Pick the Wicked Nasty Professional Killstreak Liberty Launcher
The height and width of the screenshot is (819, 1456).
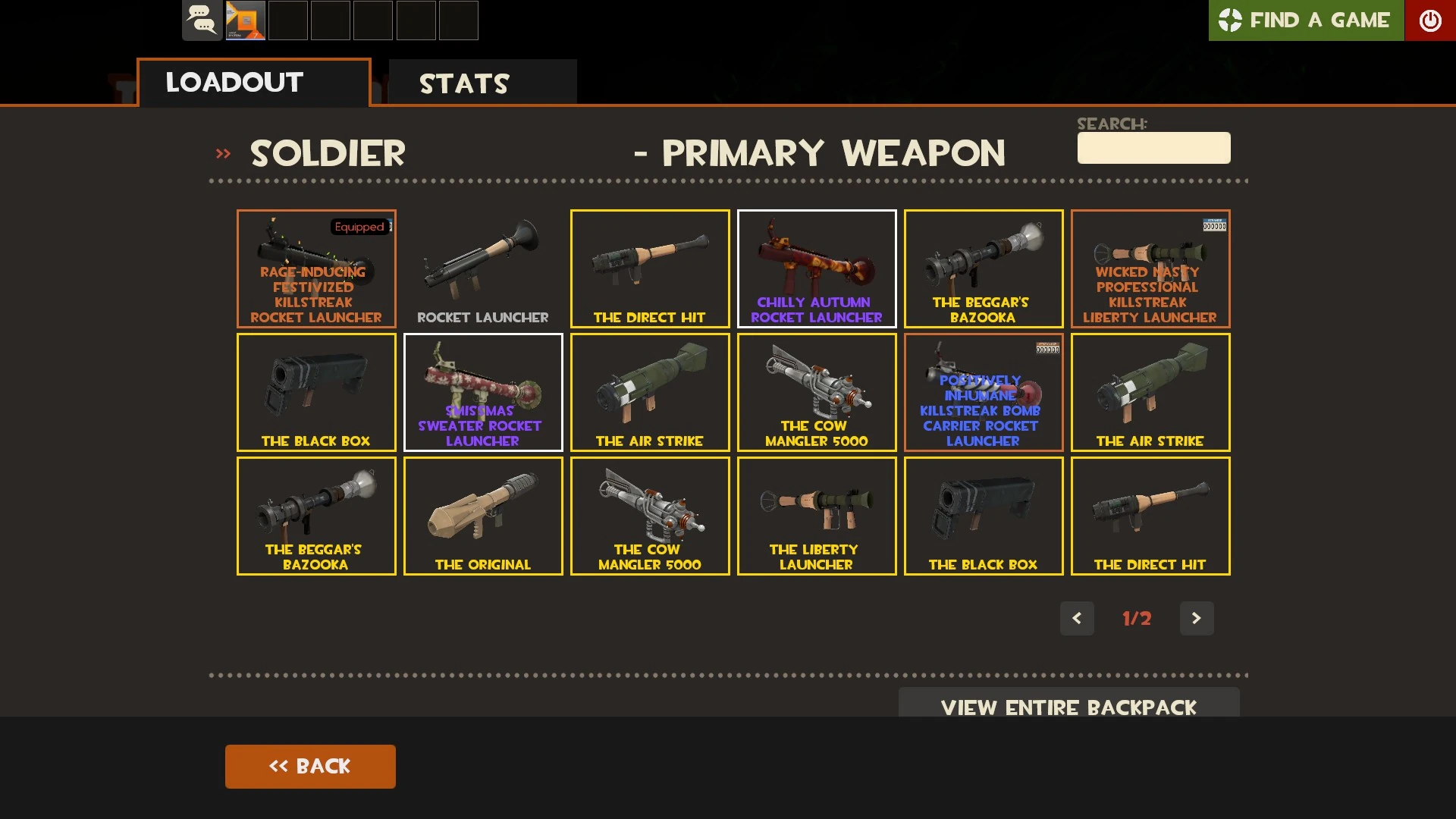pos(1150,268)
